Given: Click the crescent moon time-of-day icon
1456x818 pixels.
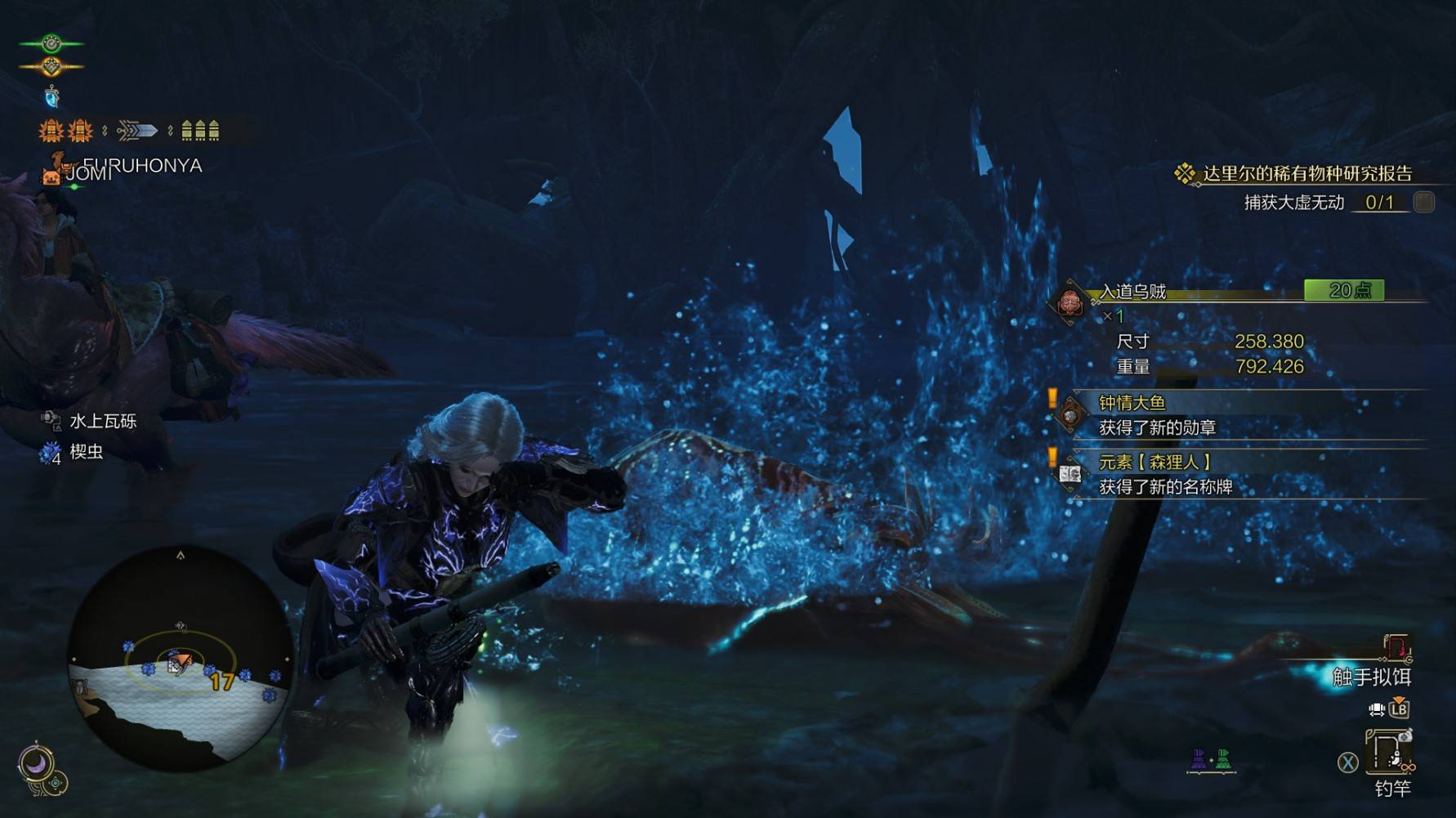Looking at the screenshot, I should point(36,765).
